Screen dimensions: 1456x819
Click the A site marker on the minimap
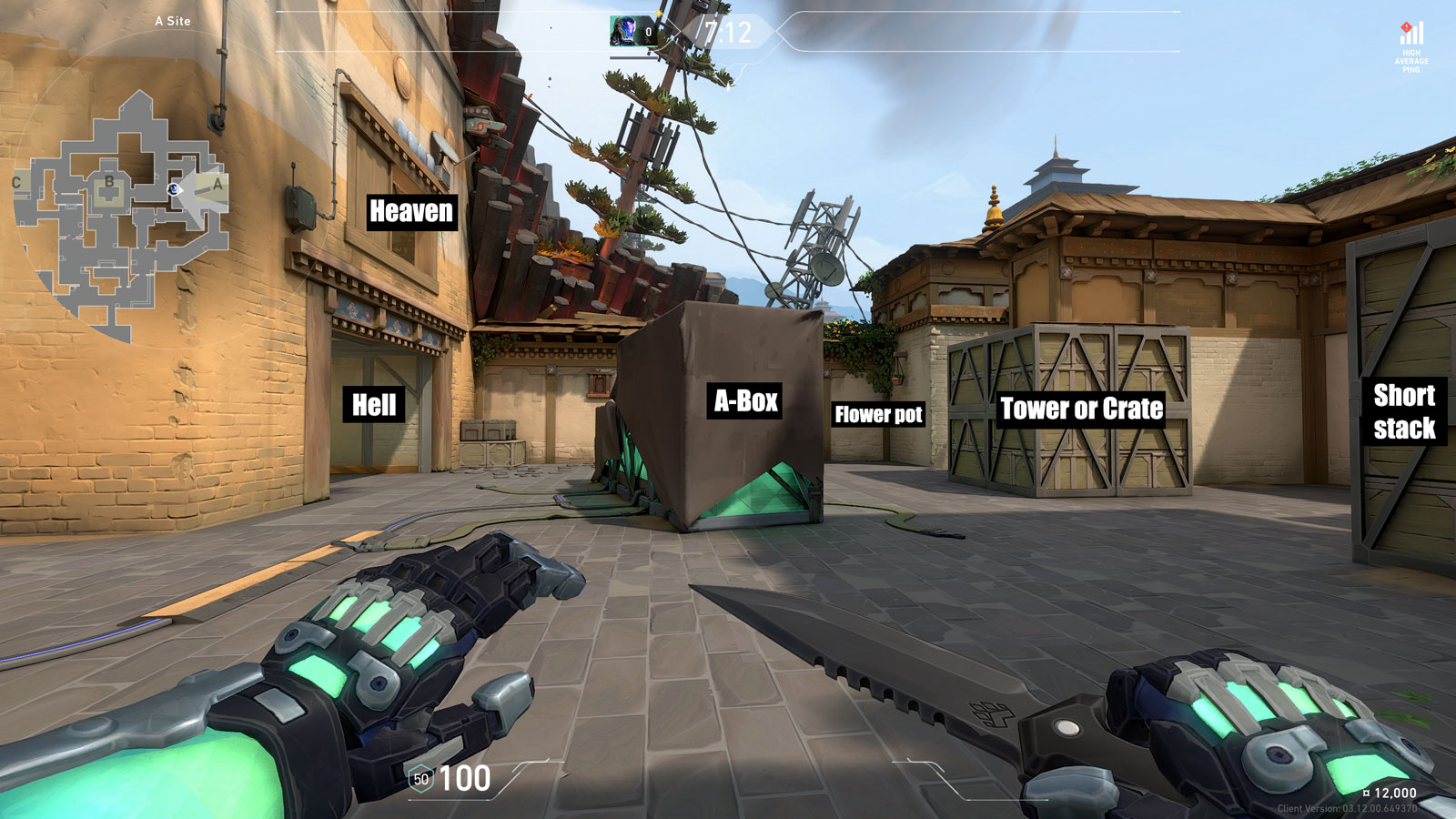click(218, 184)
